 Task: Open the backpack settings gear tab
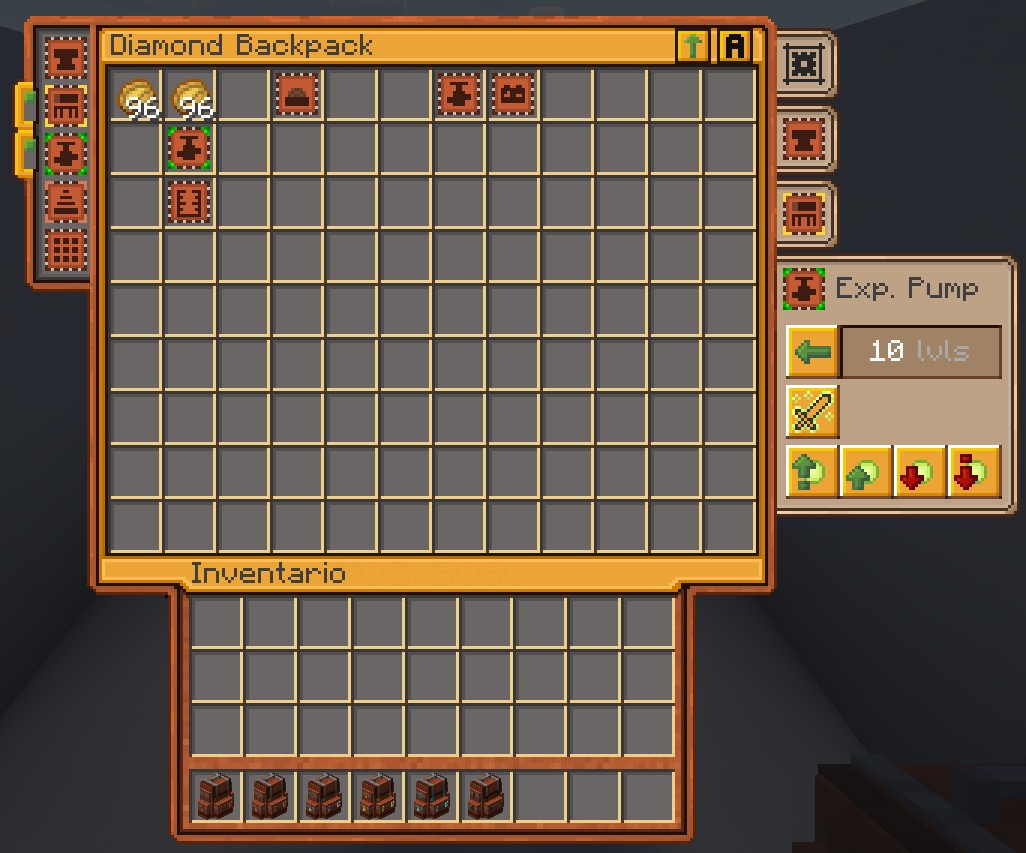[x=803, y=64]
